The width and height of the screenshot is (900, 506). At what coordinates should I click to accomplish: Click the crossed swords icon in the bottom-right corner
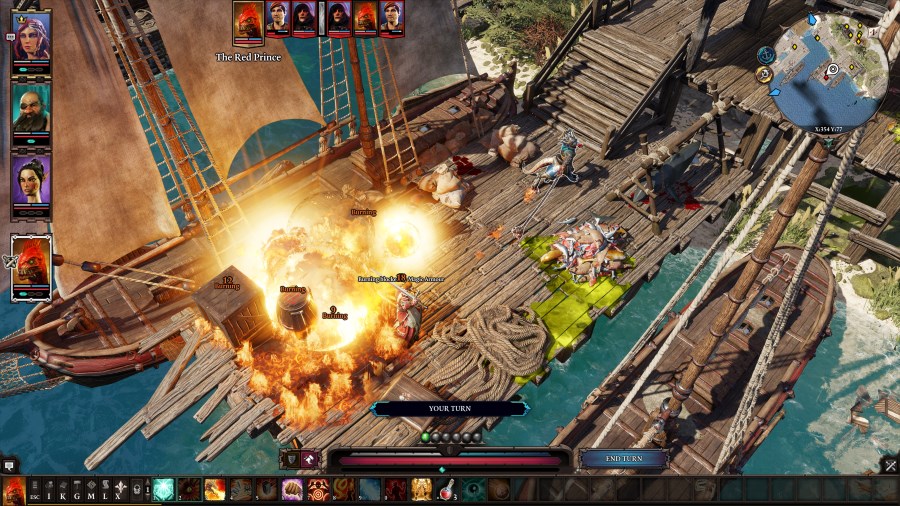890,465
